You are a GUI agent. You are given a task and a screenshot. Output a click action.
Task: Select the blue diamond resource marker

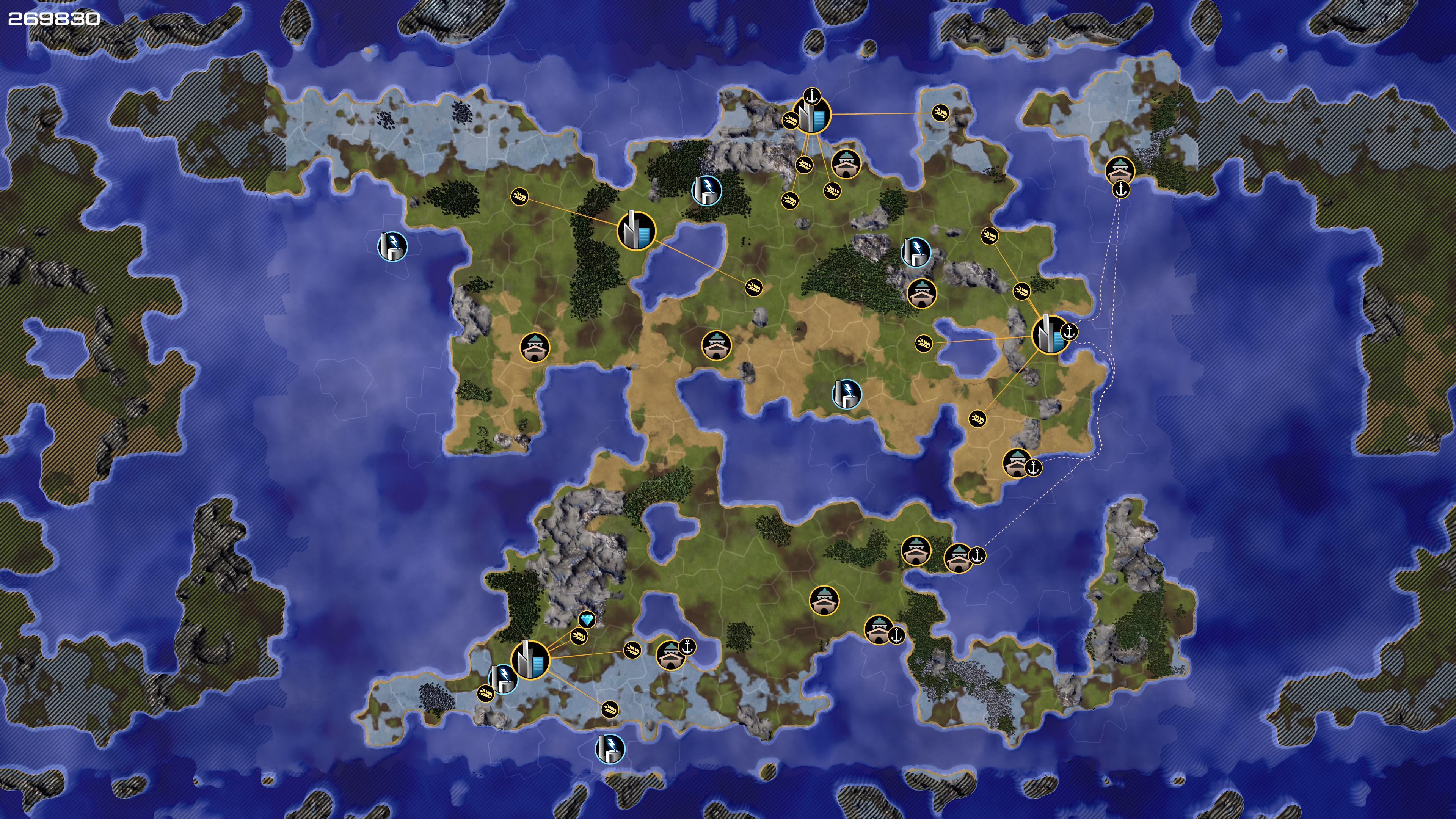tap(587, 620)
